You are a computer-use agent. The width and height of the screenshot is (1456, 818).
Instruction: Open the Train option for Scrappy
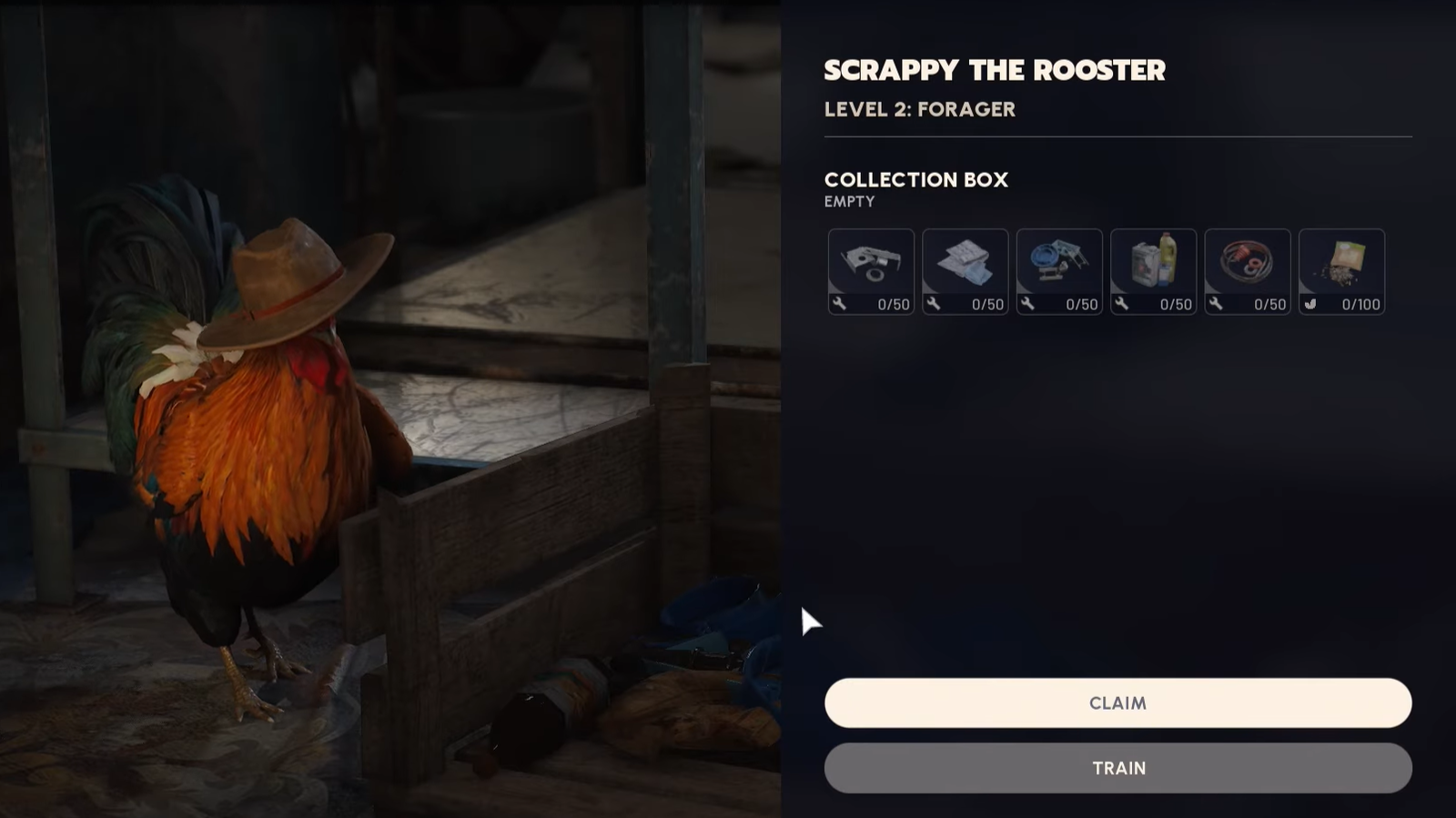coord(1117,768)
